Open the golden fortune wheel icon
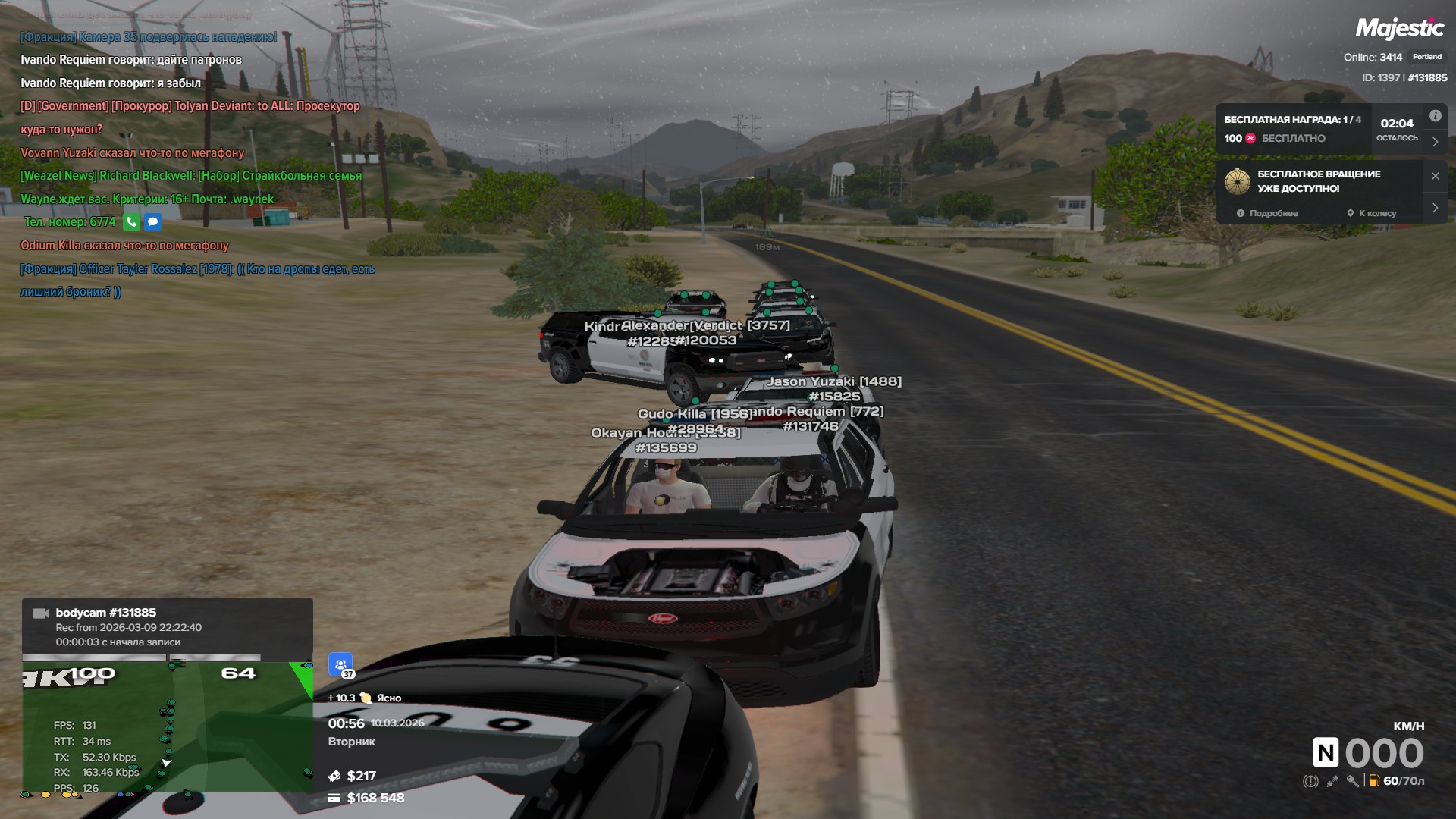 1237,181
